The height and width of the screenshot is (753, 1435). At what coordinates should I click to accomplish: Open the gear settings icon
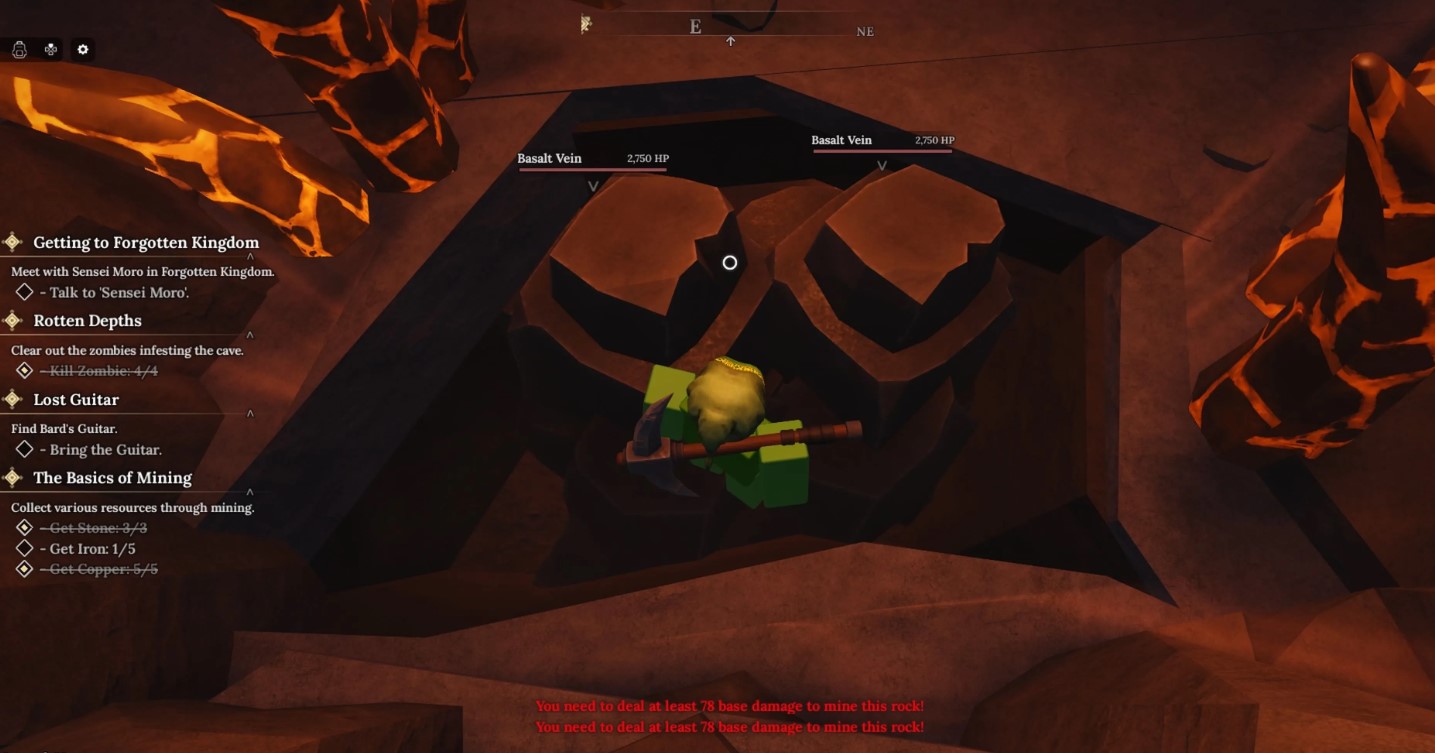pos(83,49)
